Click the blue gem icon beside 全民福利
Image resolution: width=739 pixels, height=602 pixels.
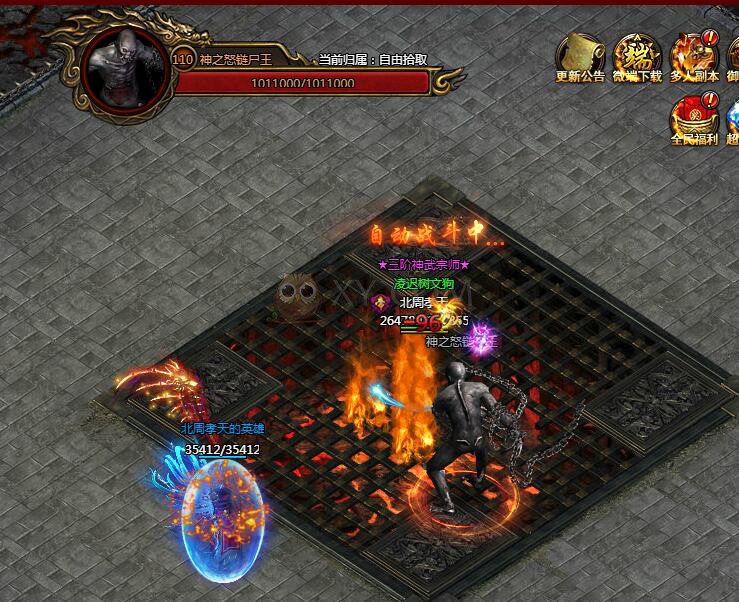(x=732, y=117)
